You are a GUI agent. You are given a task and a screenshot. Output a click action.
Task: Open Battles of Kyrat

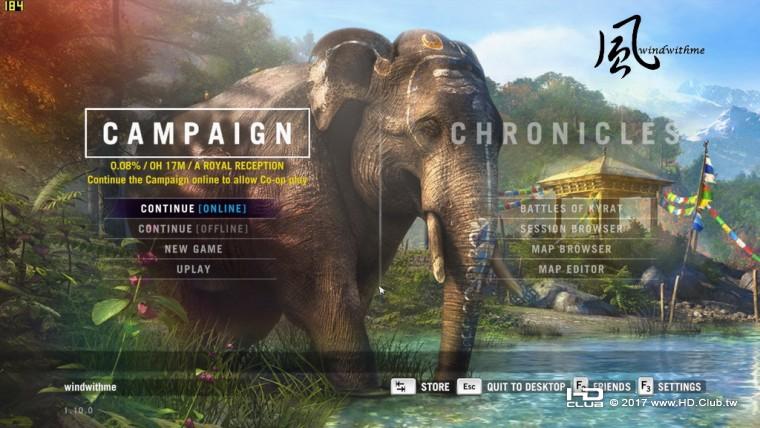point(571,209)
